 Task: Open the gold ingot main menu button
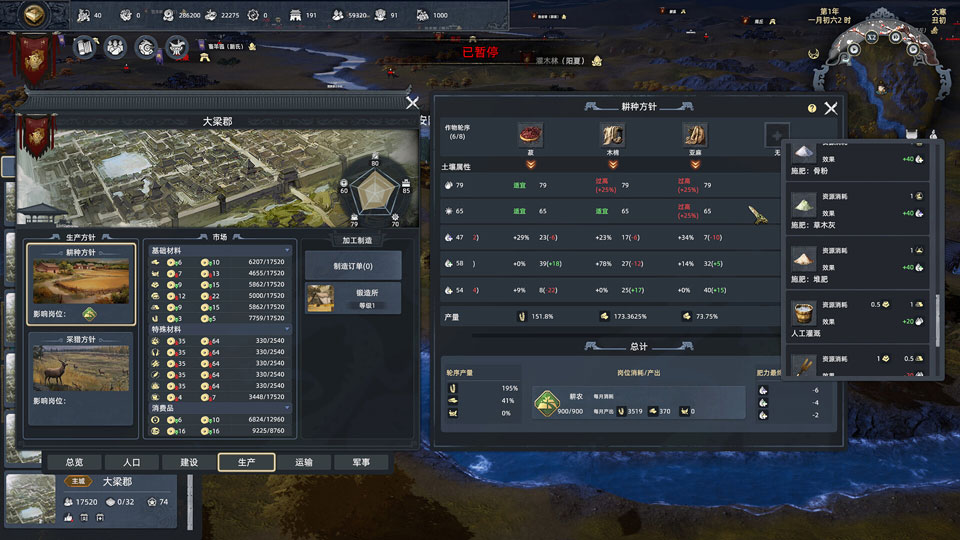tap(35, 15)
